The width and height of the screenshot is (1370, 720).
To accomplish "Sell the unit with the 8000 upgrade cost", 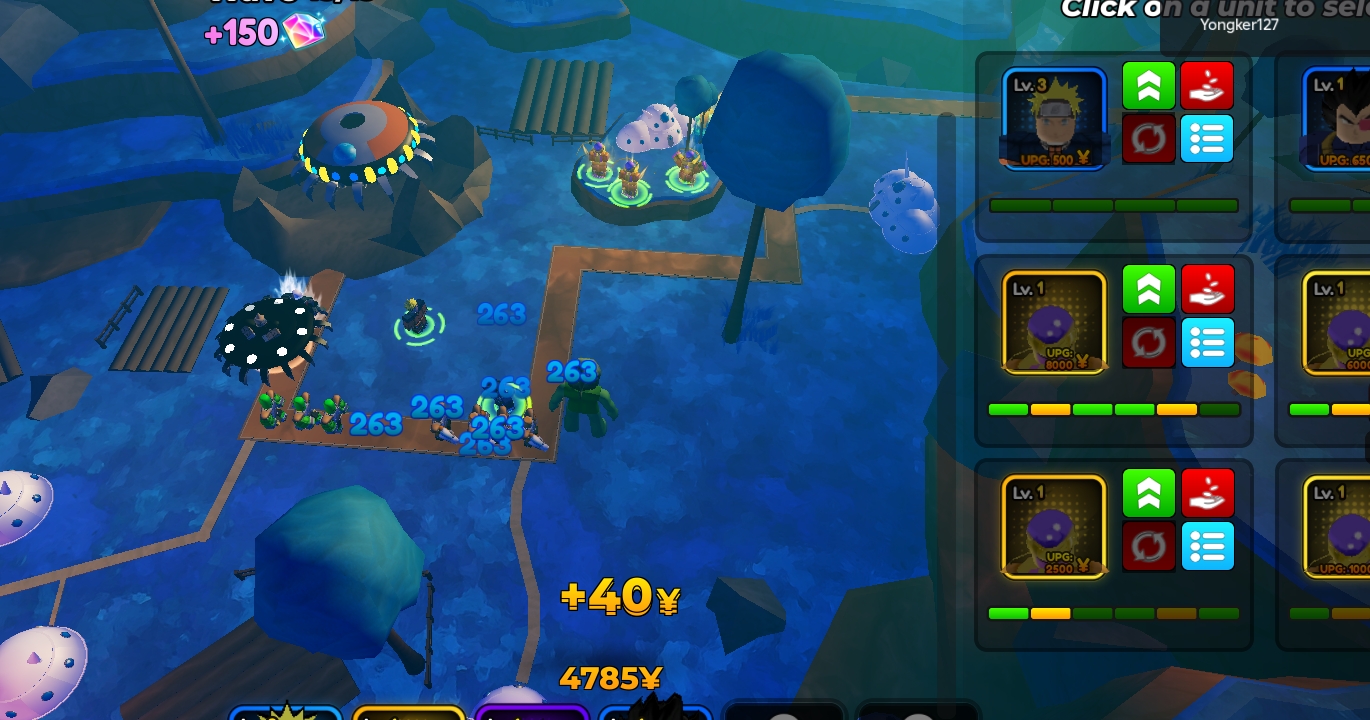I will pyautogui.click(x=1206, y=289).
